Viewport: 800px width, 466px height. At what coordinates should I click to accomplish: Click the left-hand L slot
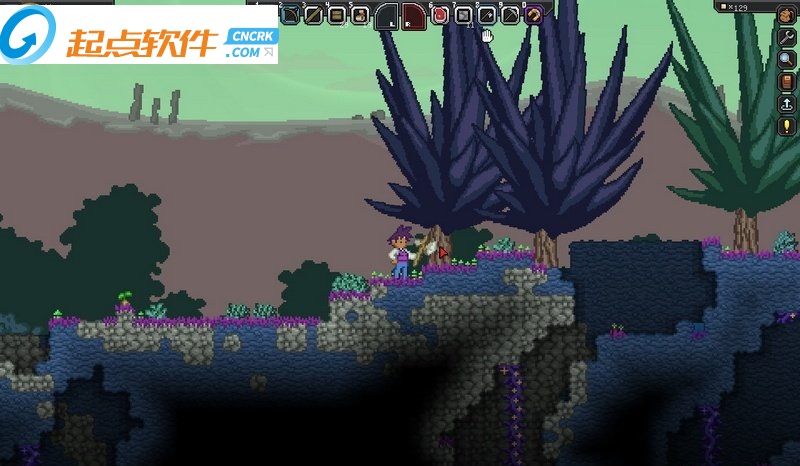coord(387,16)
